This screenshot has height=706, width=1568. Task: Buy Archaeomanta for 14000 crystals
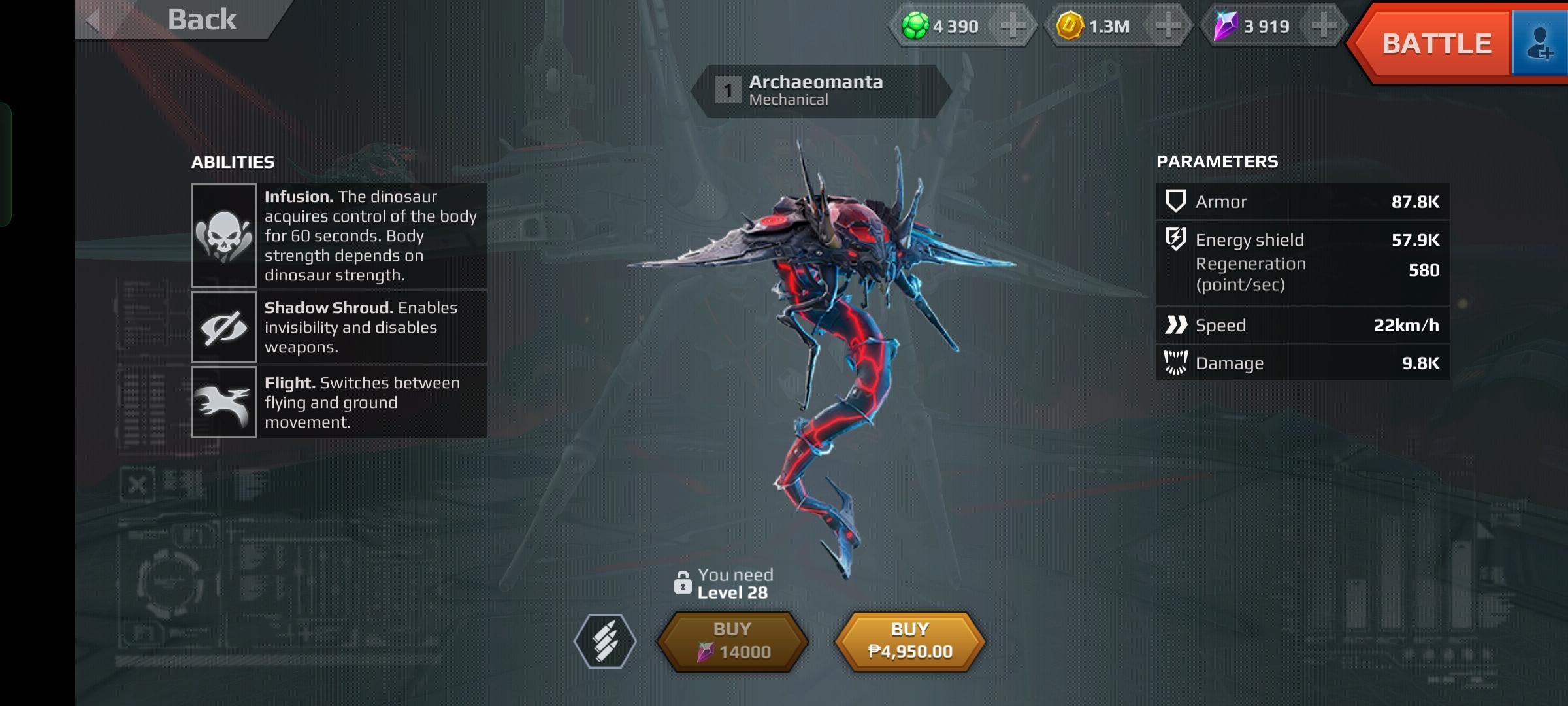click(x=732, y=641)
